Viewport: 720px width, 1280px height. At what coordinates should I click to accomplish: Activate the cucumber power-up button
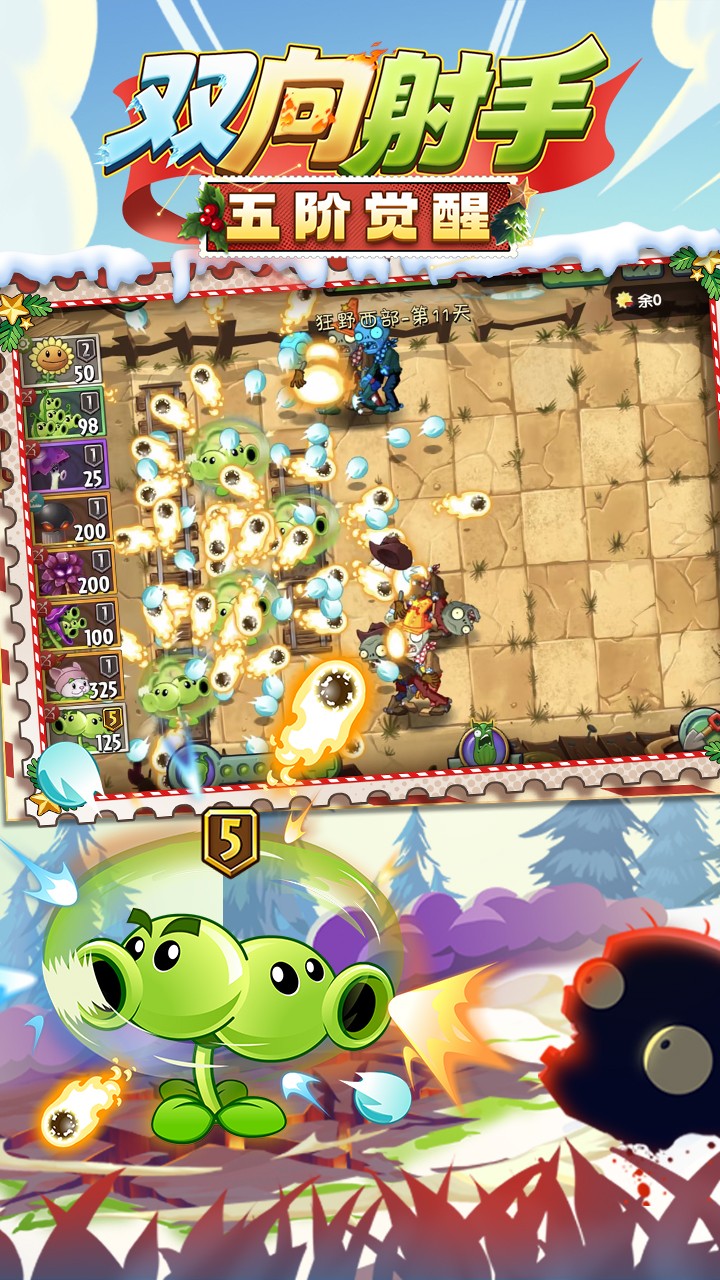click(x=484, y=744)
